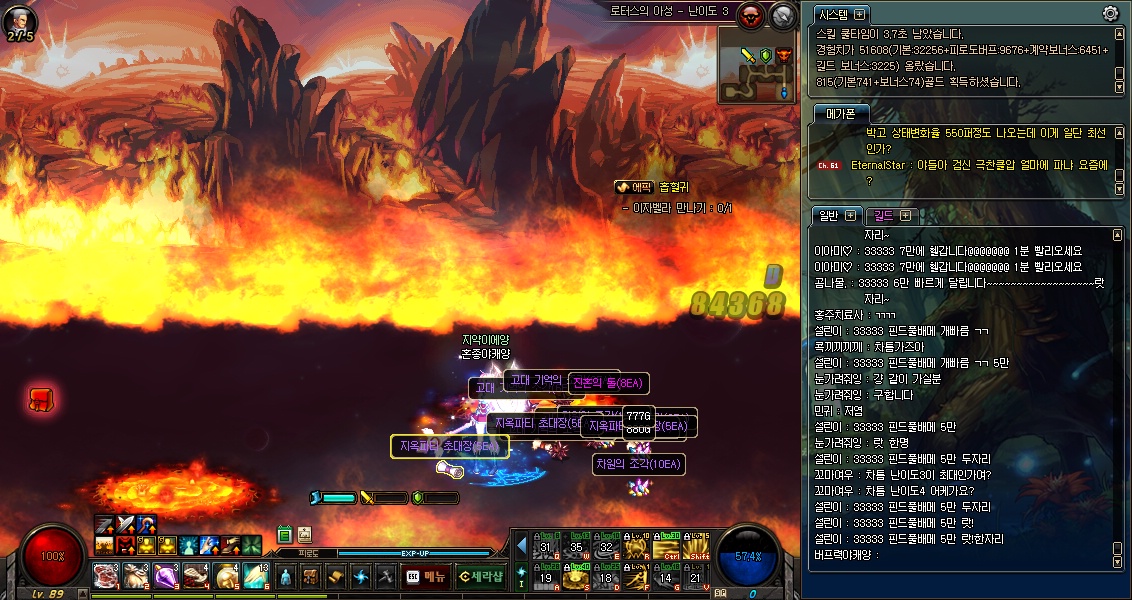
Task: Click the dungeon minimap
Action: tap(757, 64)
